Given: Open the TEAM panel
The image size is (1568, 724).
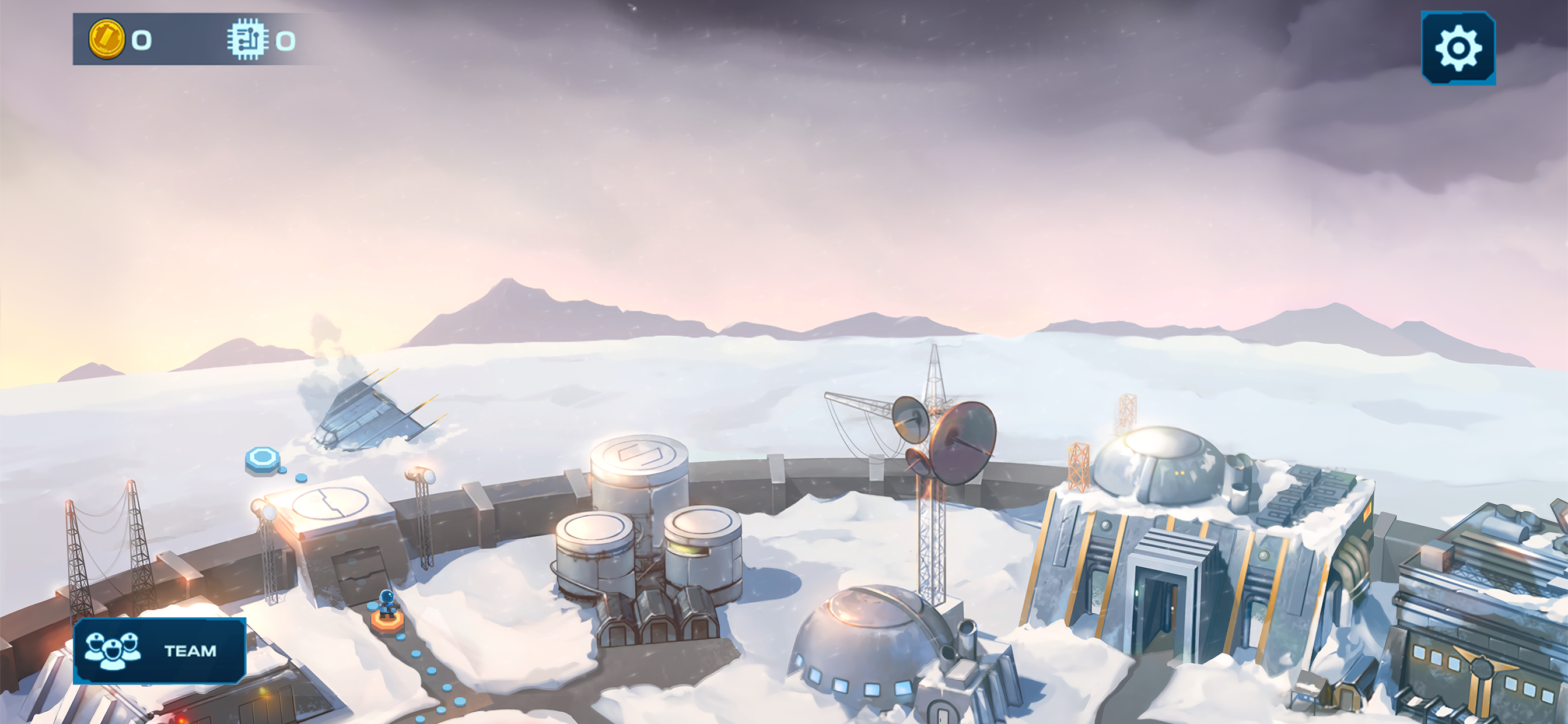Looking at the screenshot, I should pyautogui.click(x=159, y=651).
